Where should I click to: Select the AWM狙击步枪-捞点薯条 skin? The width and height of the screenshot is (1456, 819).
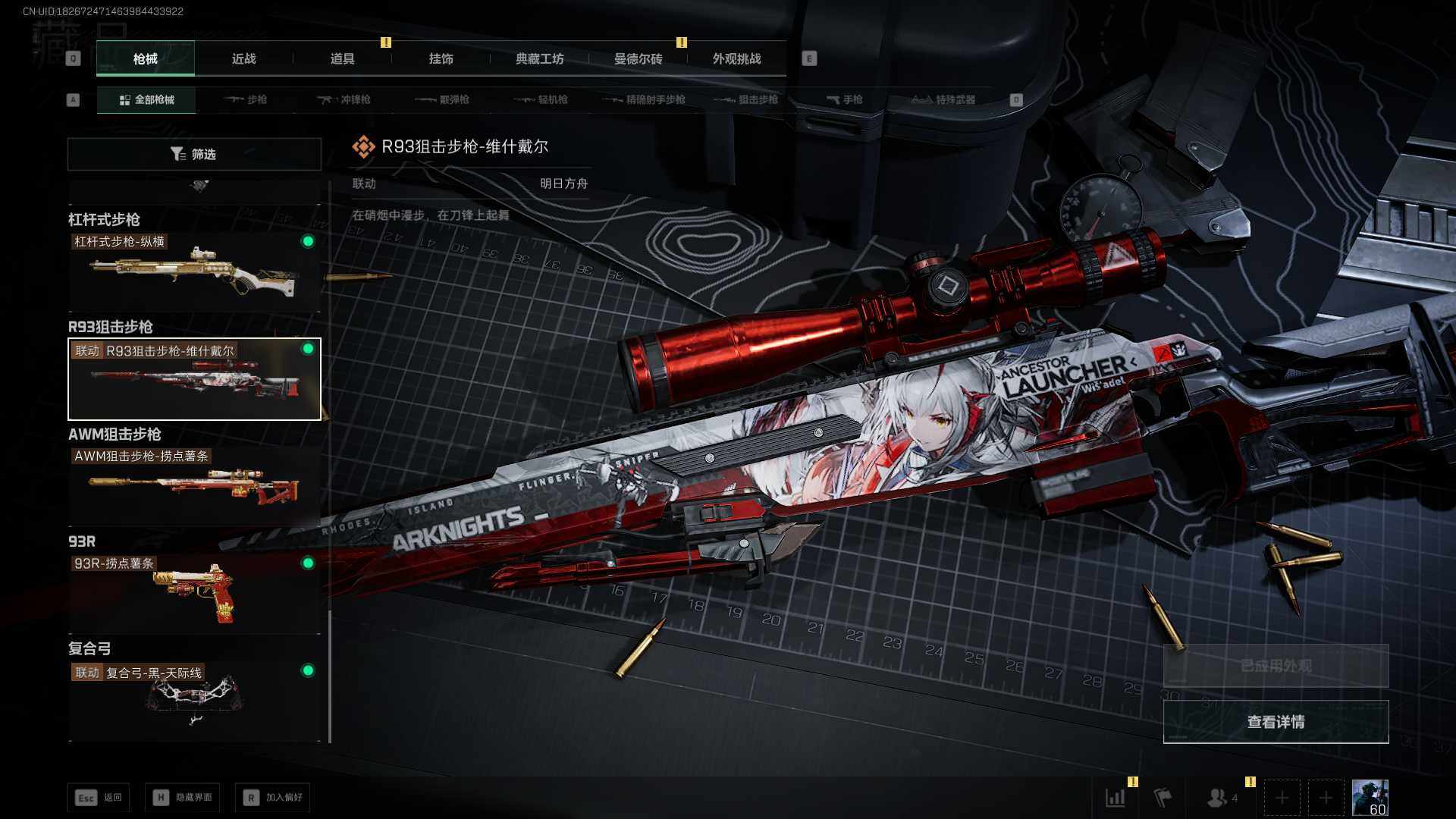click(194, 485)
